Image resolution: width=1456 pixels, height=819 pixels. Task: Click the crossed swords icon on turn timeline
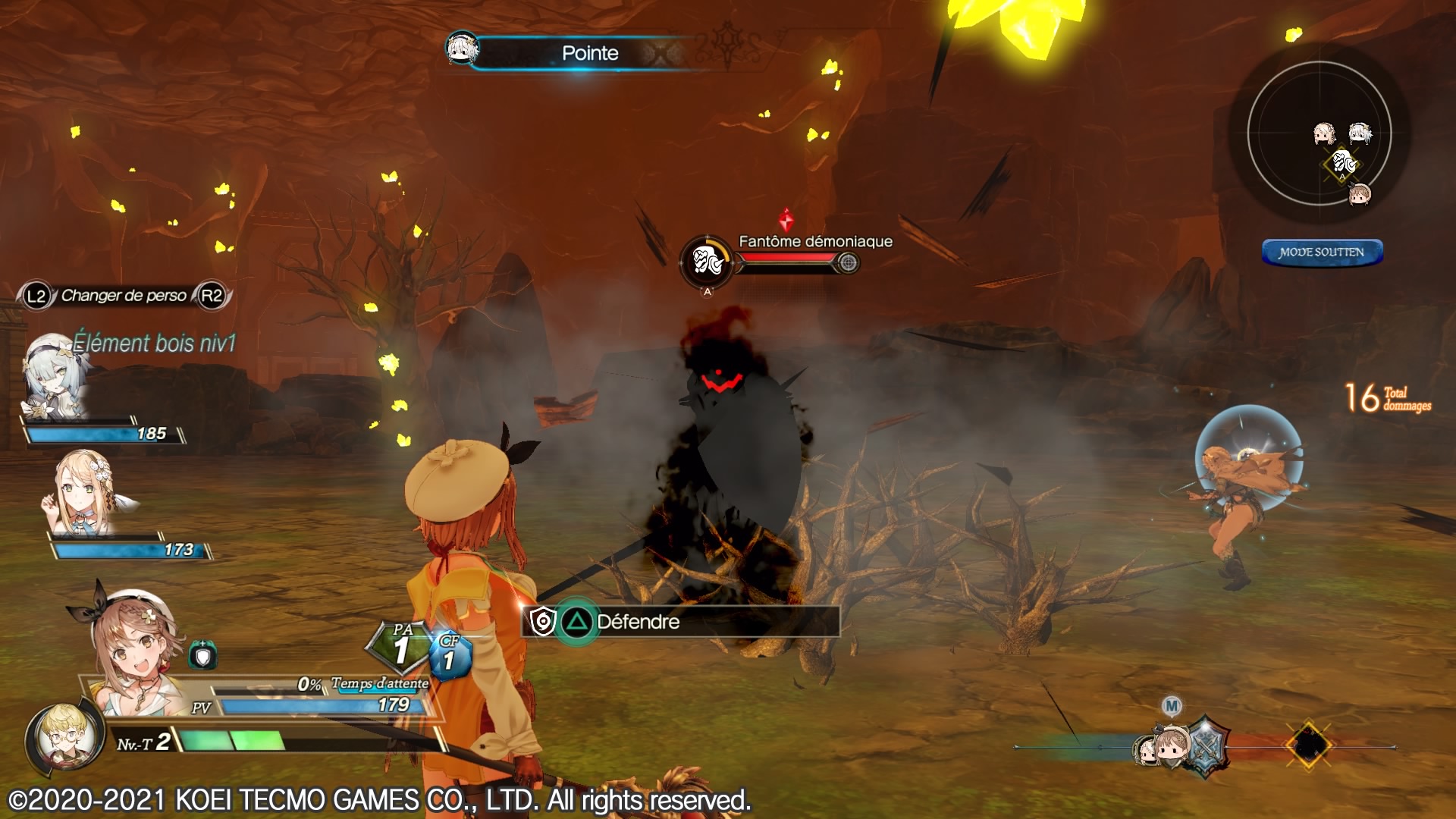click(1204, 746)
